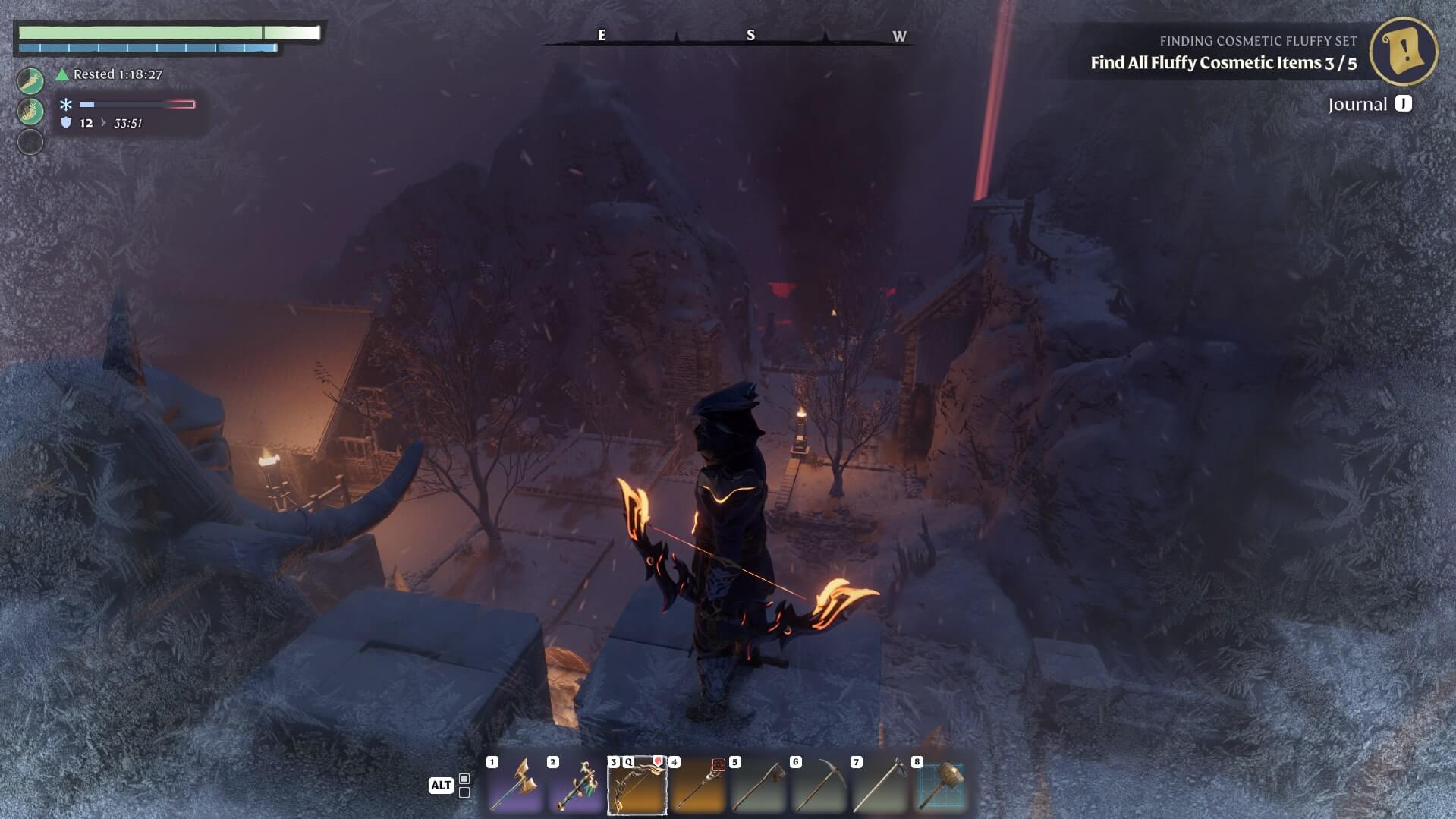Click the berry food buff icon

(30, 112)
